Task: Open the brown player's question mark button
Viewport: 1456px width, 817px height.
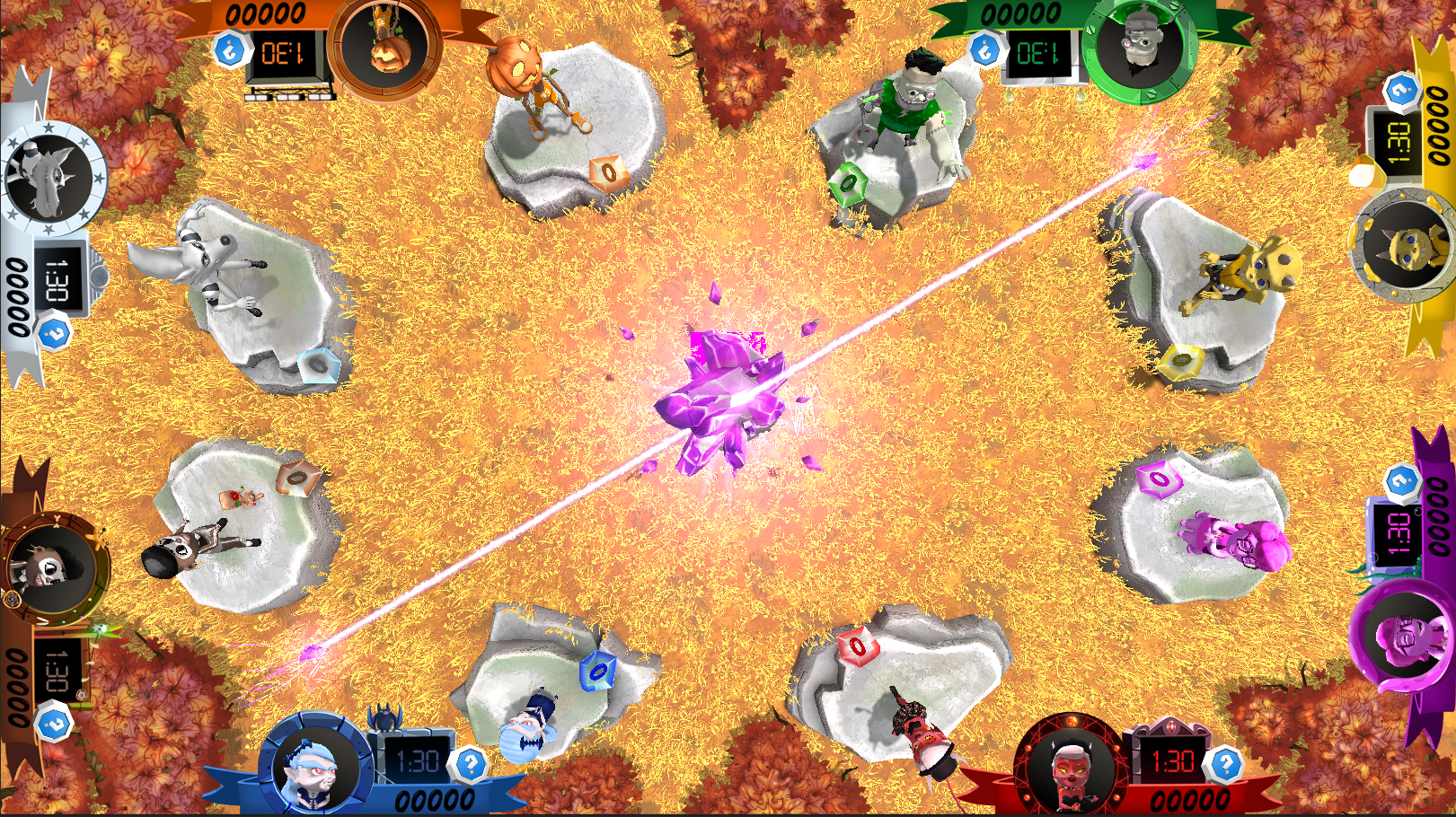Action: [54, 723]
